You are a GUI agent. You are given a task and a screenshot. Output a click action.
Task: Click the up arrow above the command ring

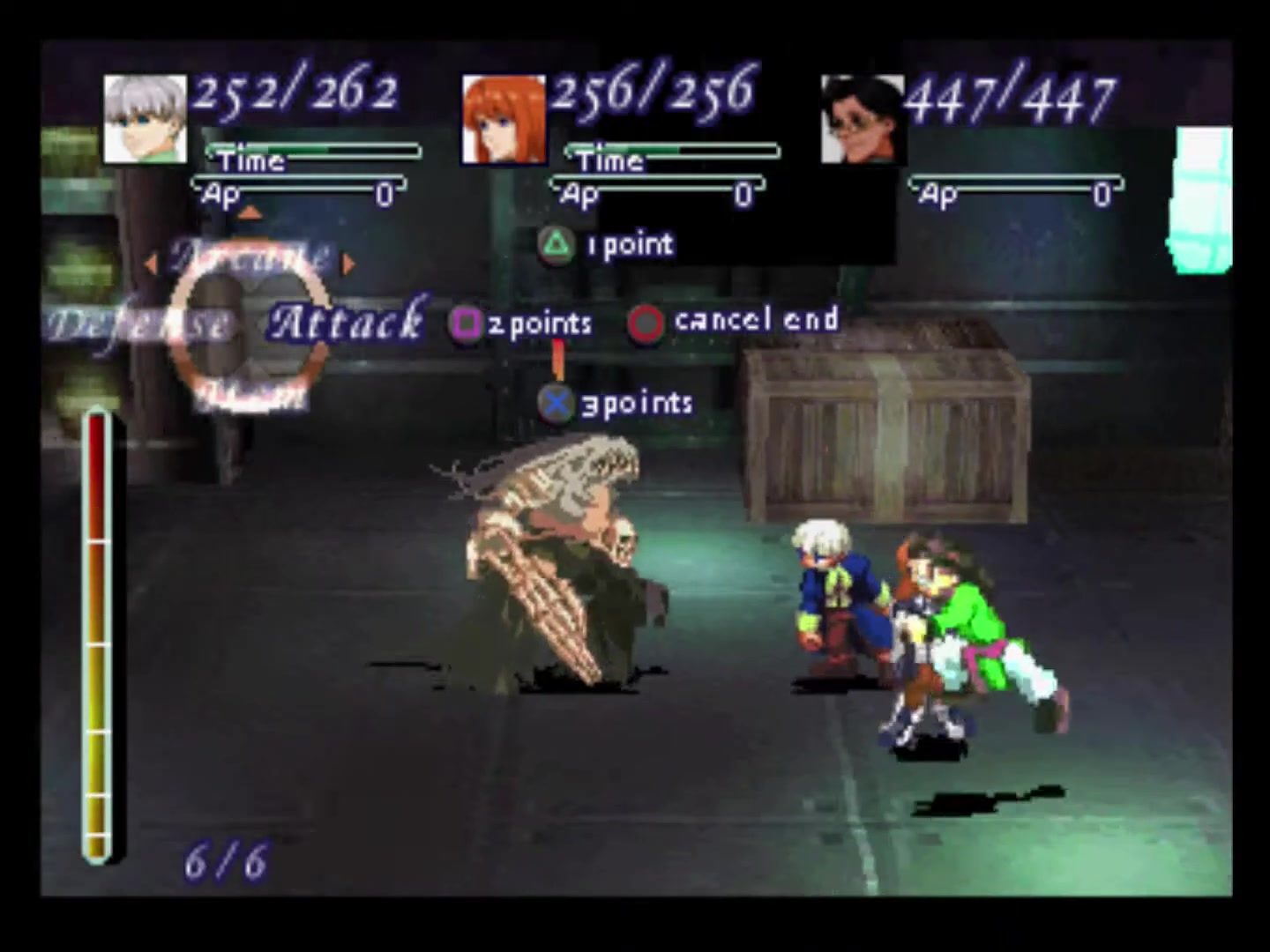(x=251, y=212)
